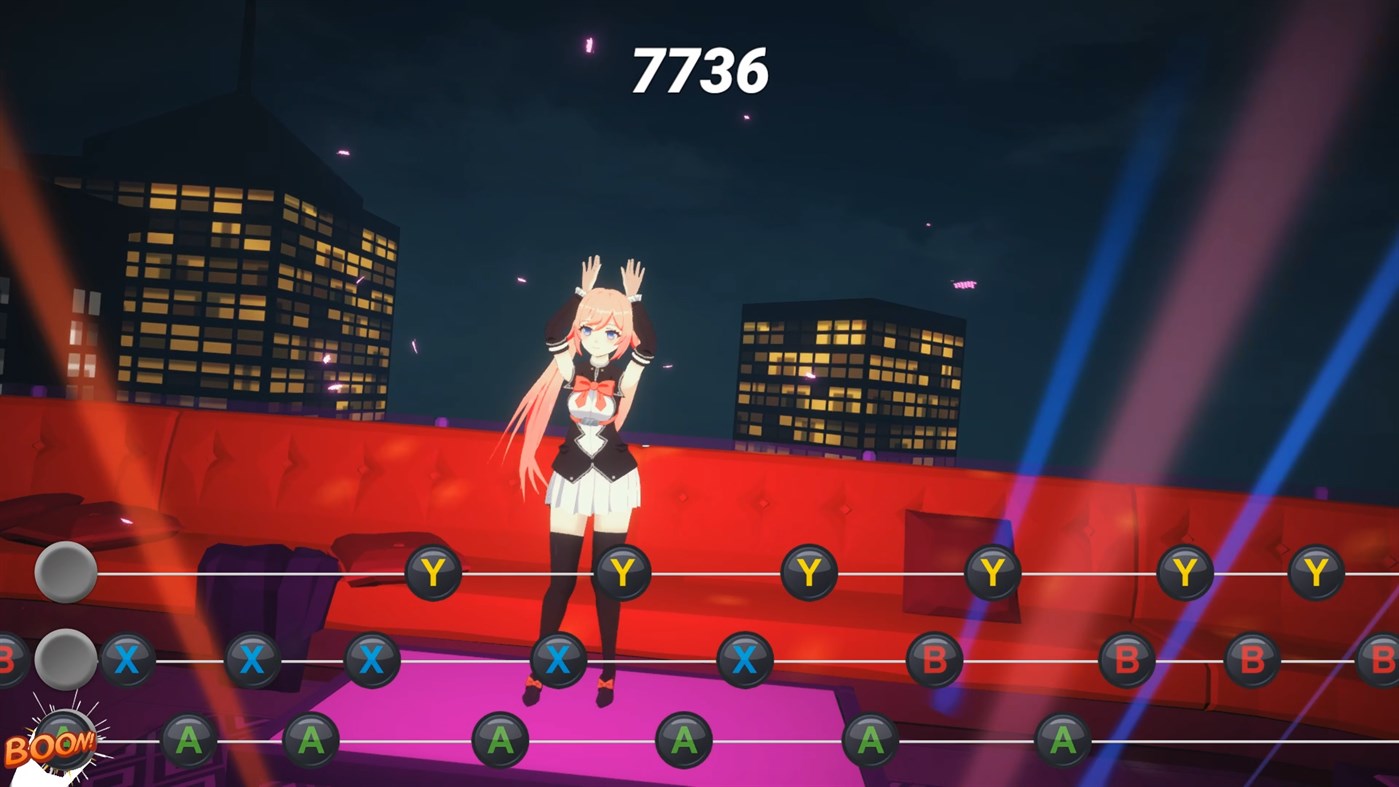Click the first B note on the middle lane
The image size is (1399, 787).
tap(933, 660)
